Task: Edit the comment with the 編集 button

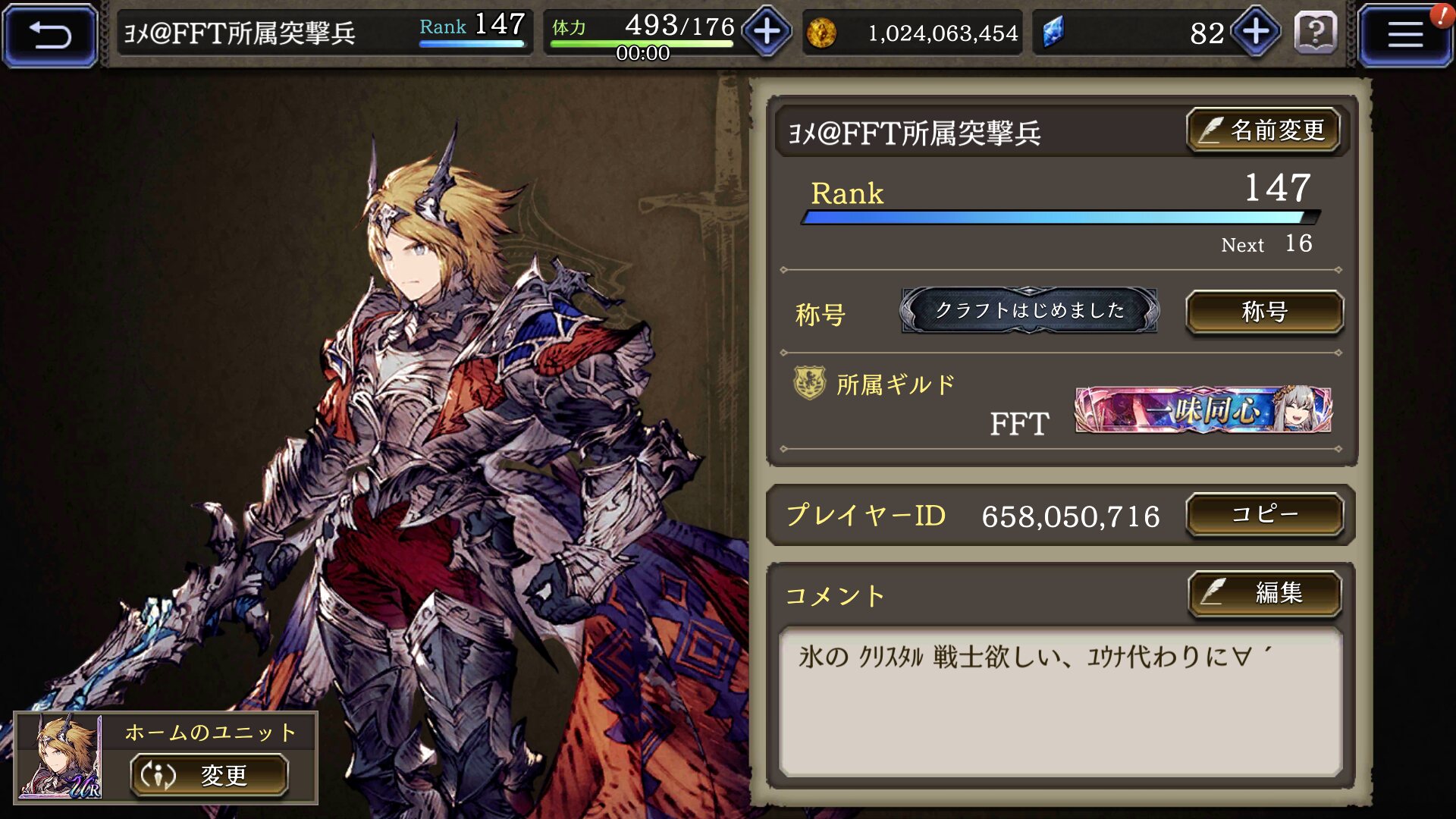Action: pyautogui.click(x=1264, y=592)
